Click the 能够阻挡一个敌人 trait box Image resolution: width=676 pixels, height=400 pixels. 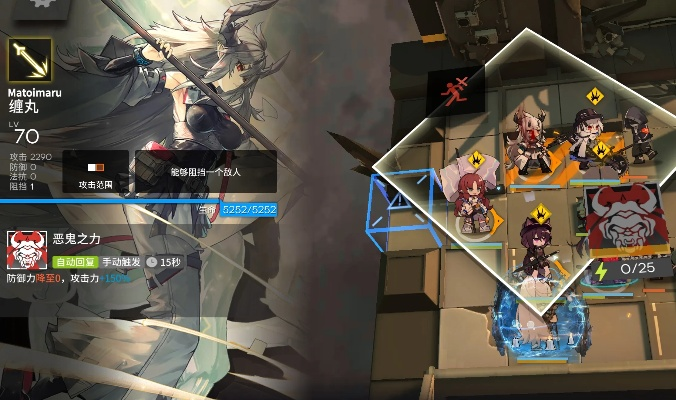point(205,172)
